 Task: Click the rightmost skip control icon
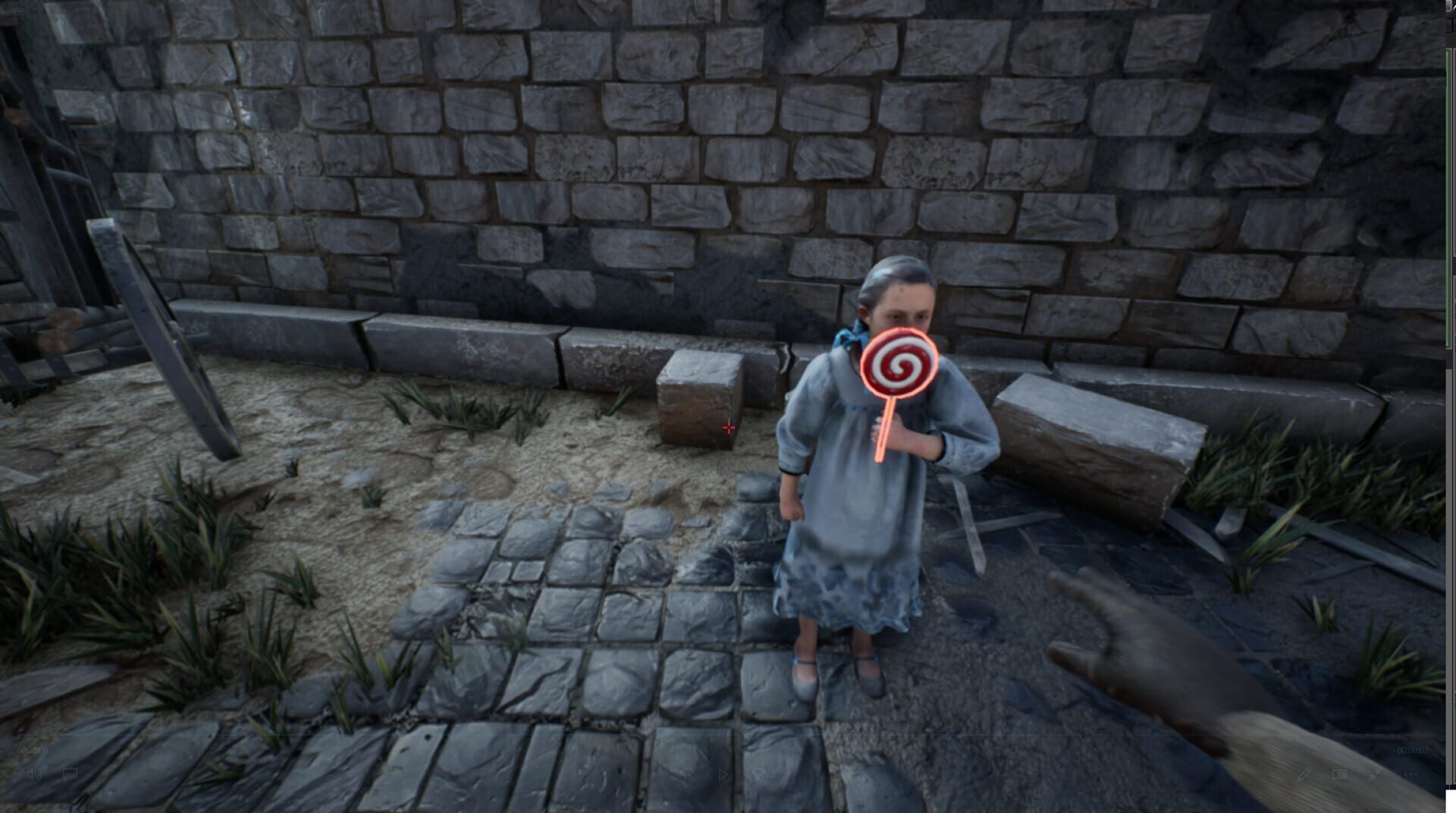(x=757, y=775)
